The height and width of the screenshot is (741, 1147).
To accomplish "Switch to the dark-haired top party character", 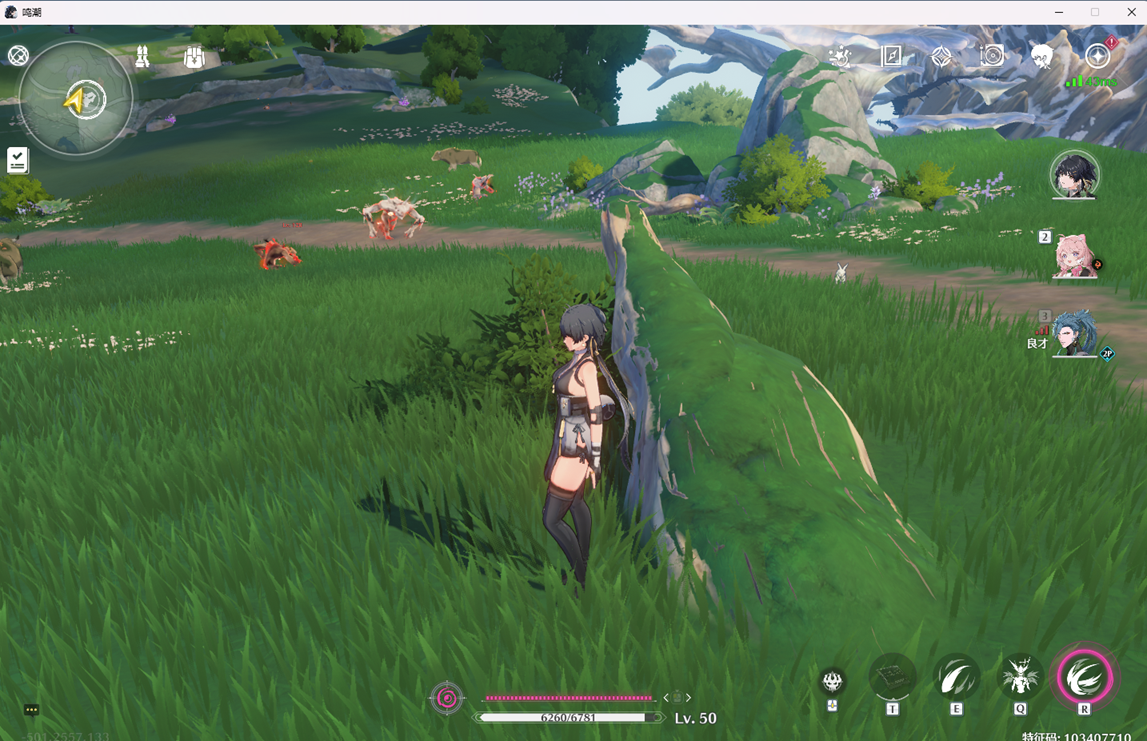I will click(1075, 176).
